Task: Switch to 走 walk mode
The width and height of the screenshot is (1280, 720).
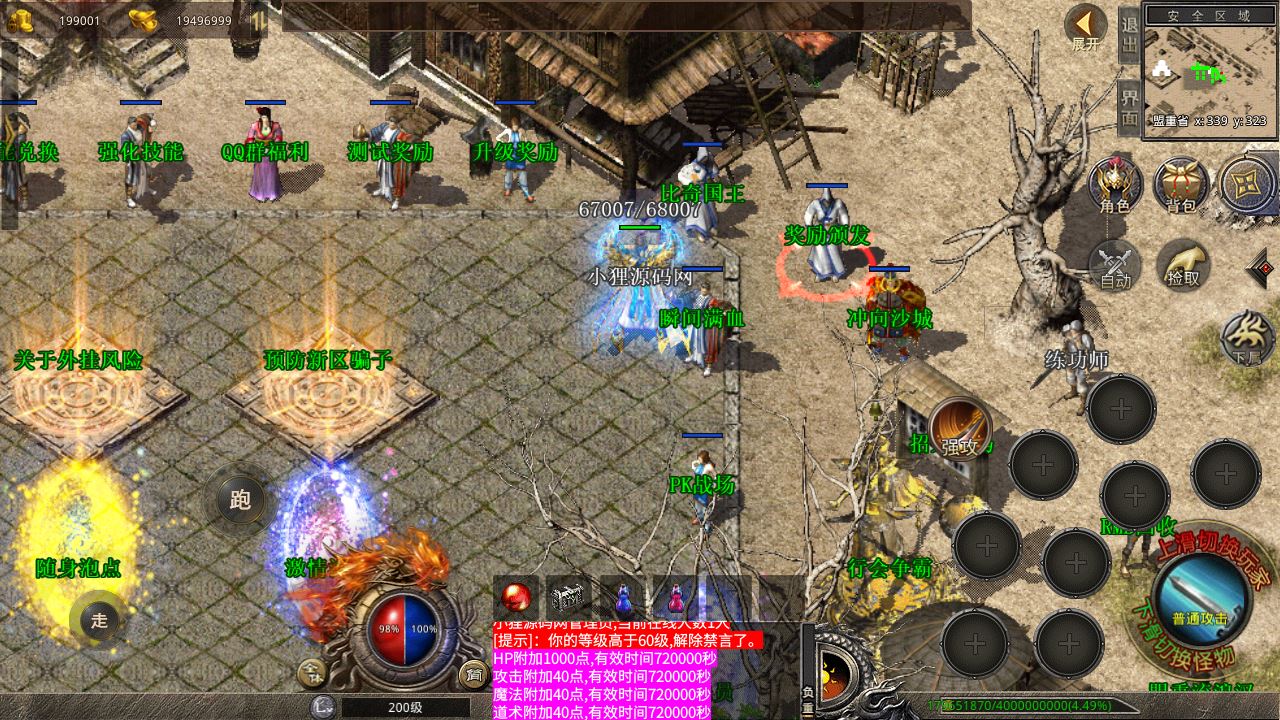Action: [x=99, y=620]
